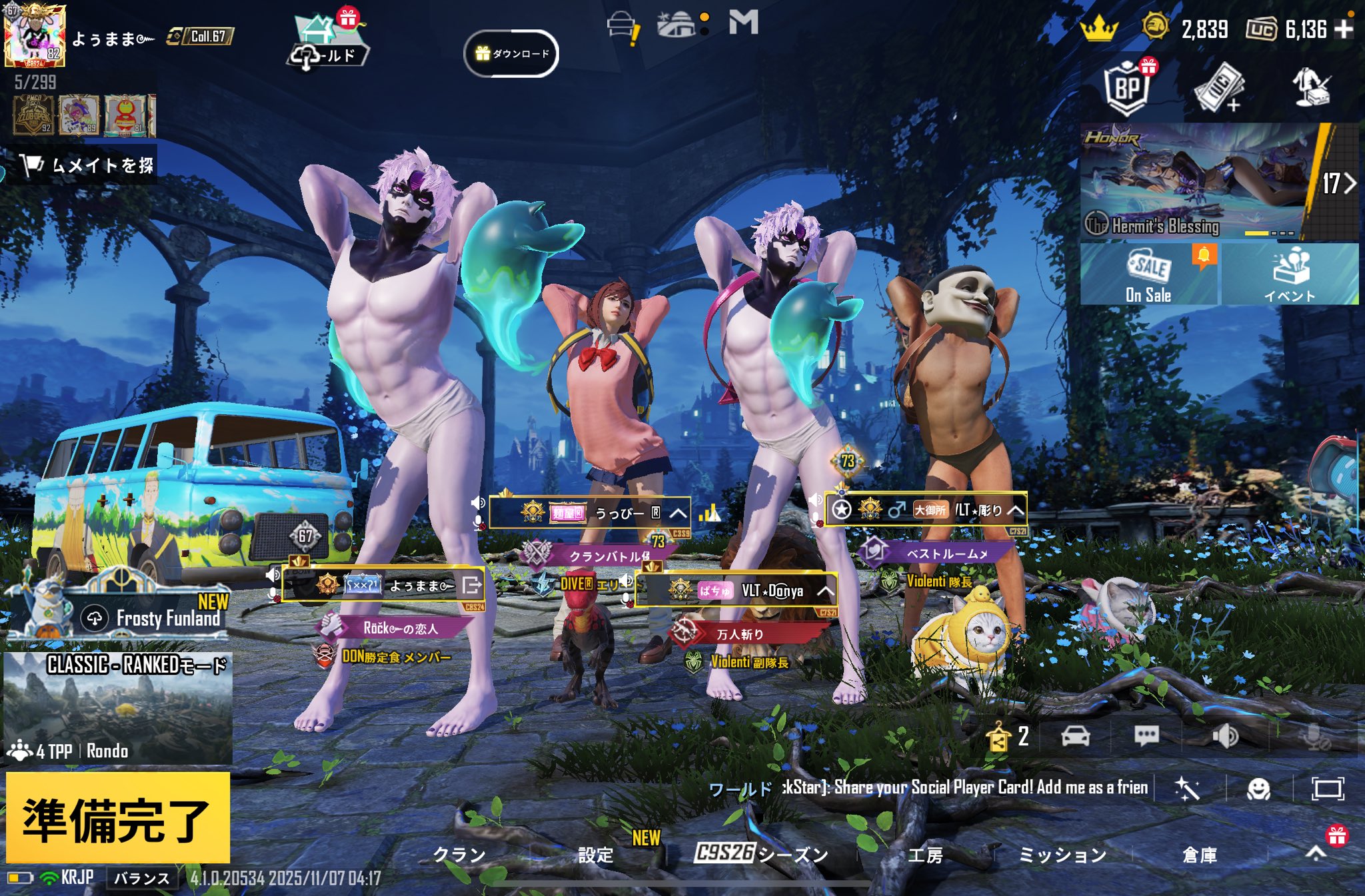The height and width of the screenshot is (896, 1365).
Task: Toggle the speaker voice output icon
Action: coord(1225,736)
